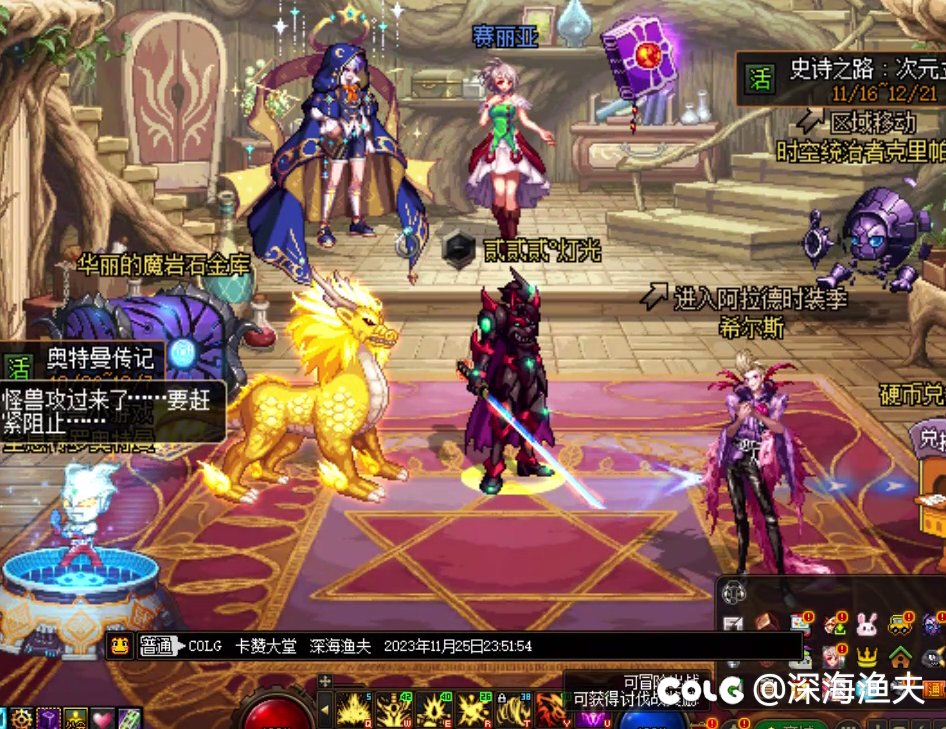Use the T skill icon
The width and height of the screenshot is (946, 729).
515,709
